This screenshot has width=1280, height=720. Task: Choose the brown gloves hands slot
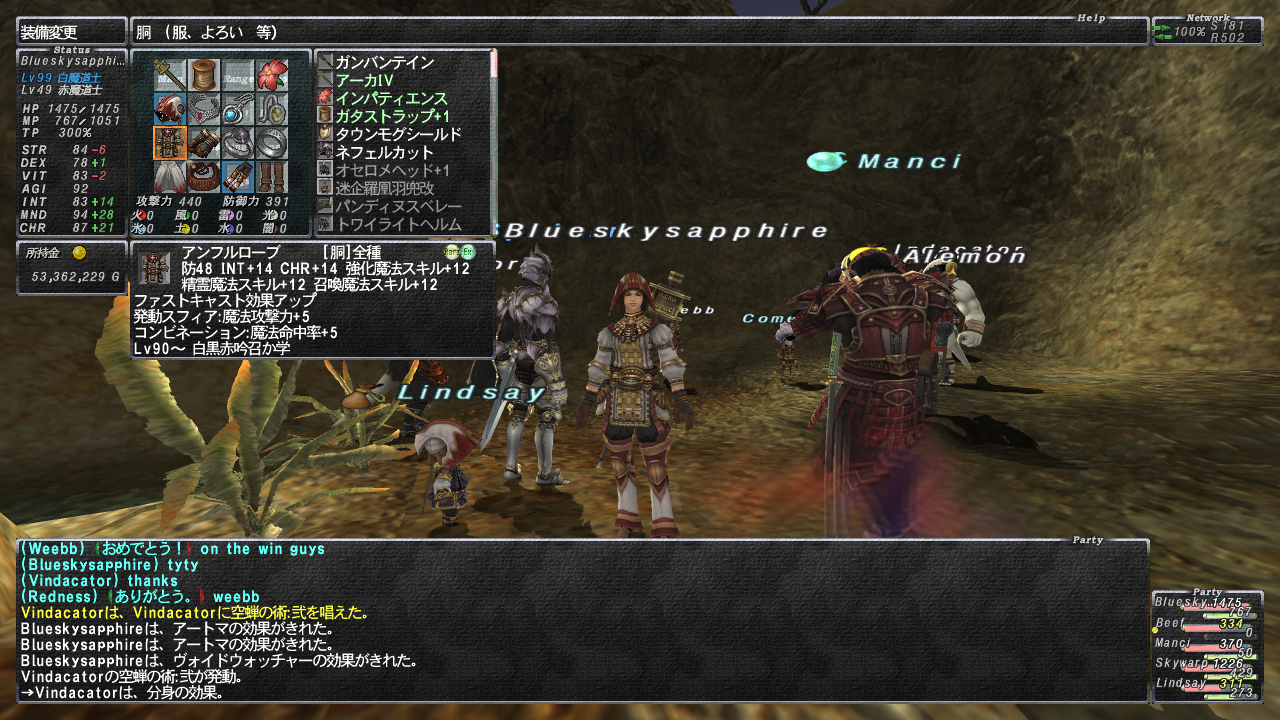tap(204, 143)
